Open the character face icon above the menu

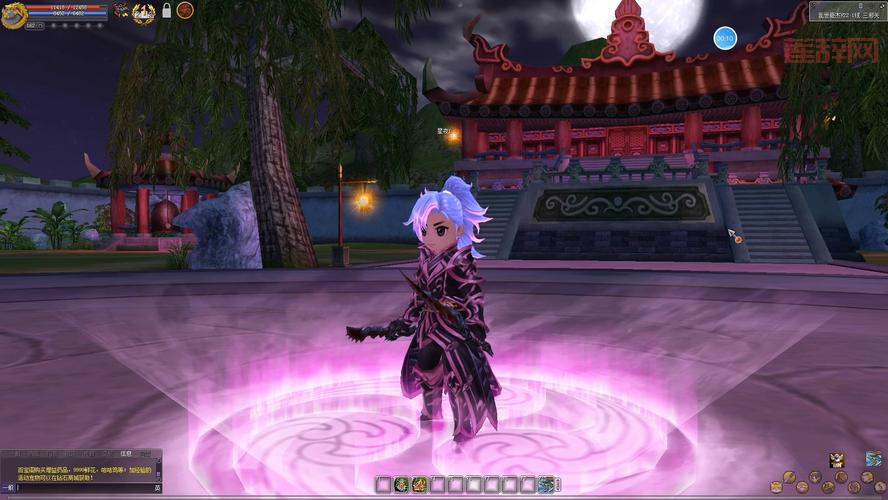click(837, 460)
